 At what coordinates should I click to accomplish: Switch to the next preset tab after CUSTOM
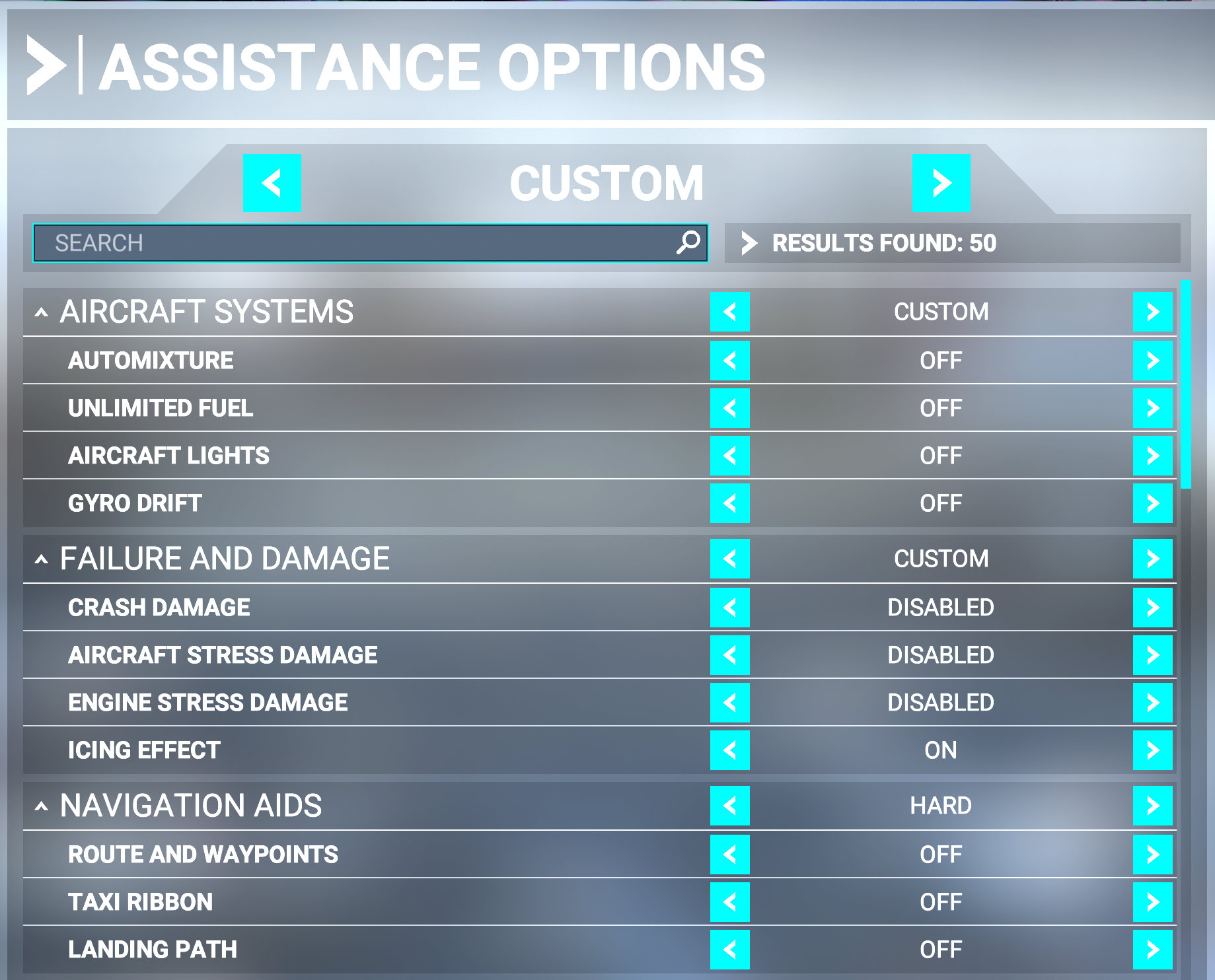pyautogui.click(x=941, y=183)
